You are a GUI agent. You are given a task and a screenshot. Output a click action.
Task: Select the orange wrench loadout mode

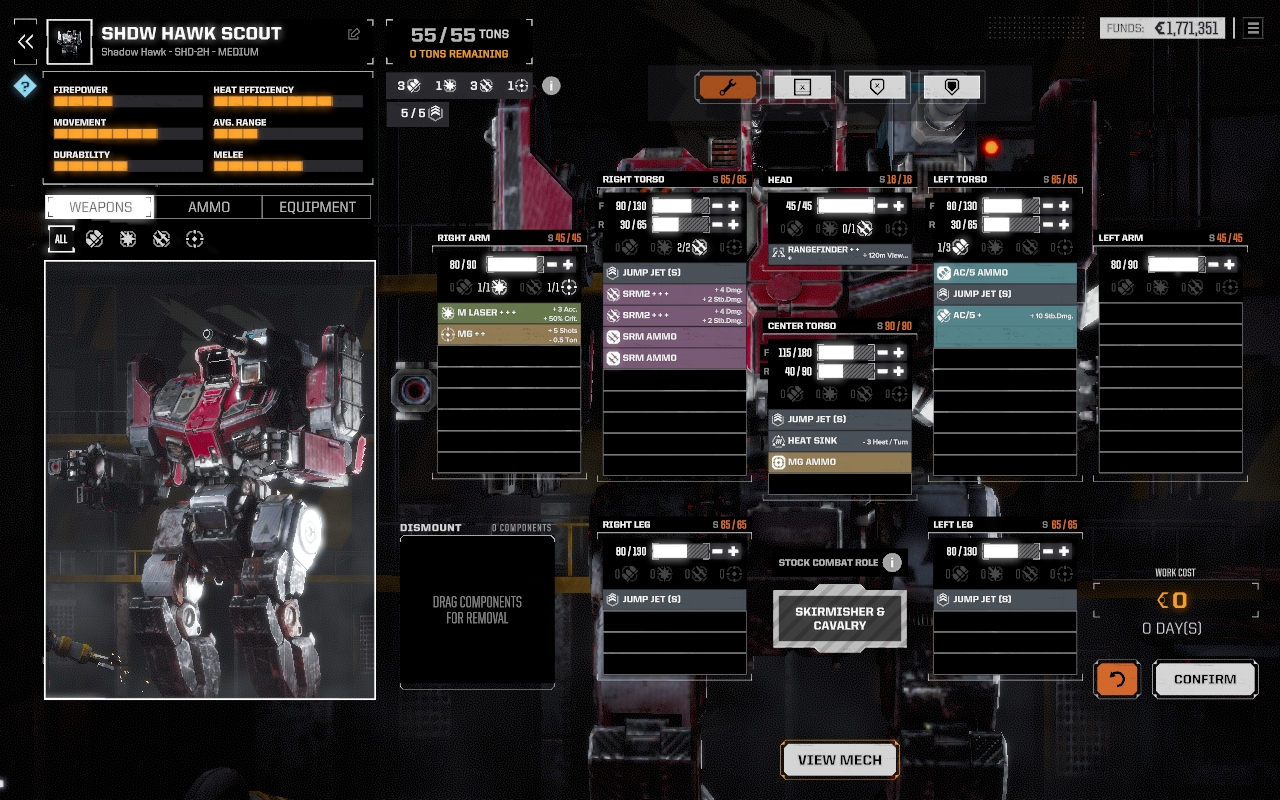click(727, 87)
